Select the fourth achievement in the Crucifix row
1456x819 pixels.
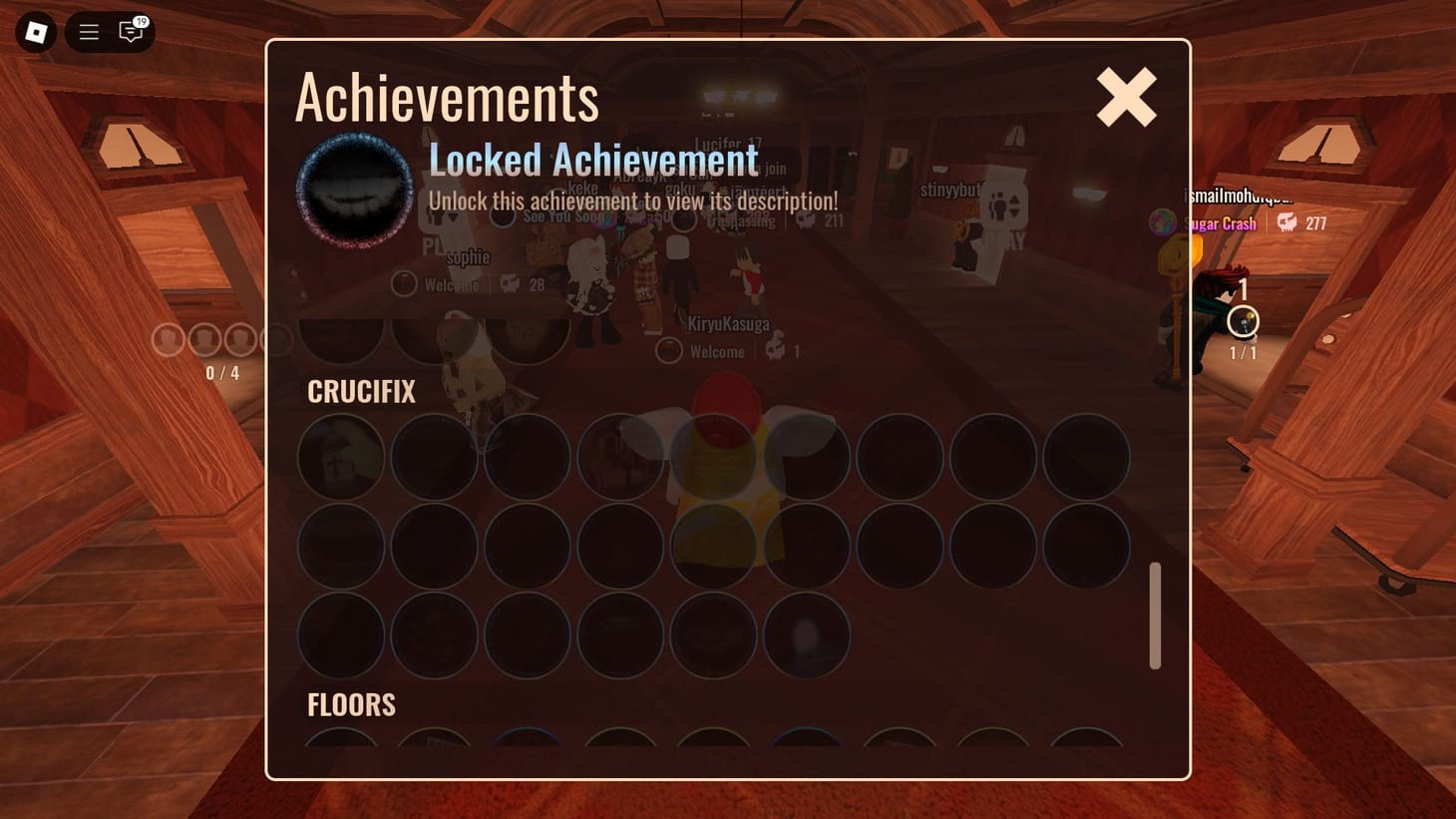click(619, 457)
